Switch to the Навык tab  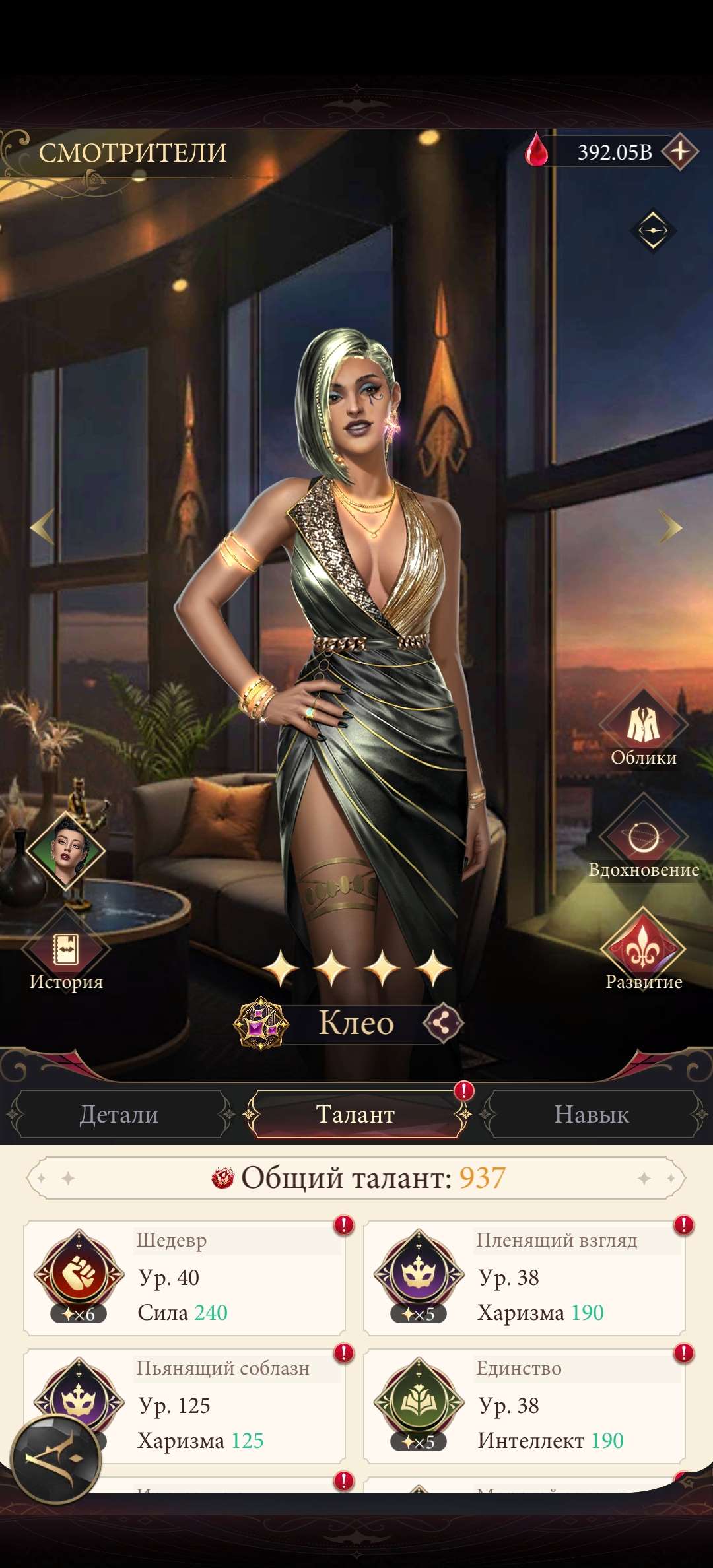pos(592,1115)
